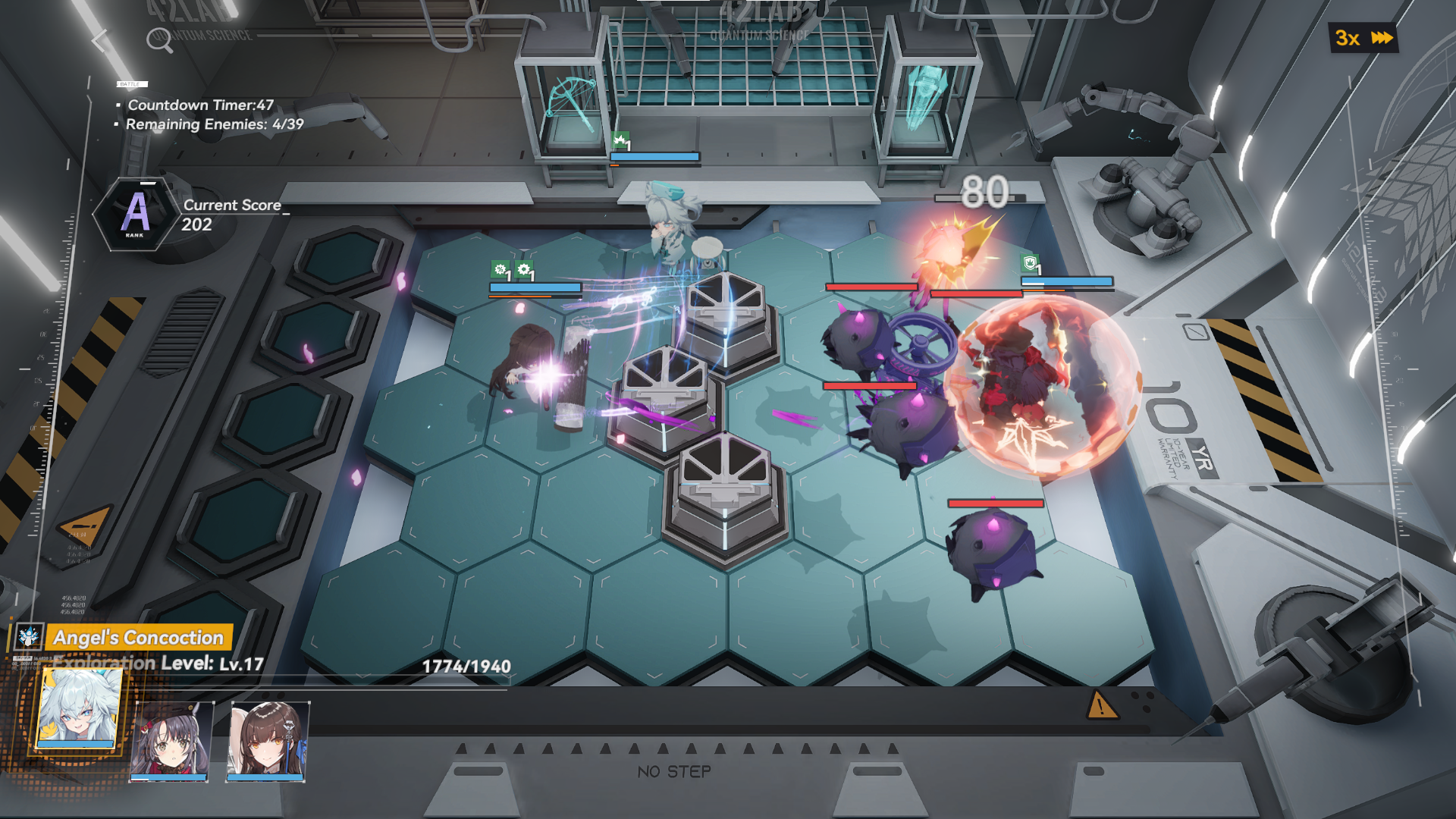Select the dark-haired girl with red ribbons portrait
1456x819 pixels.
pos(171,739)
